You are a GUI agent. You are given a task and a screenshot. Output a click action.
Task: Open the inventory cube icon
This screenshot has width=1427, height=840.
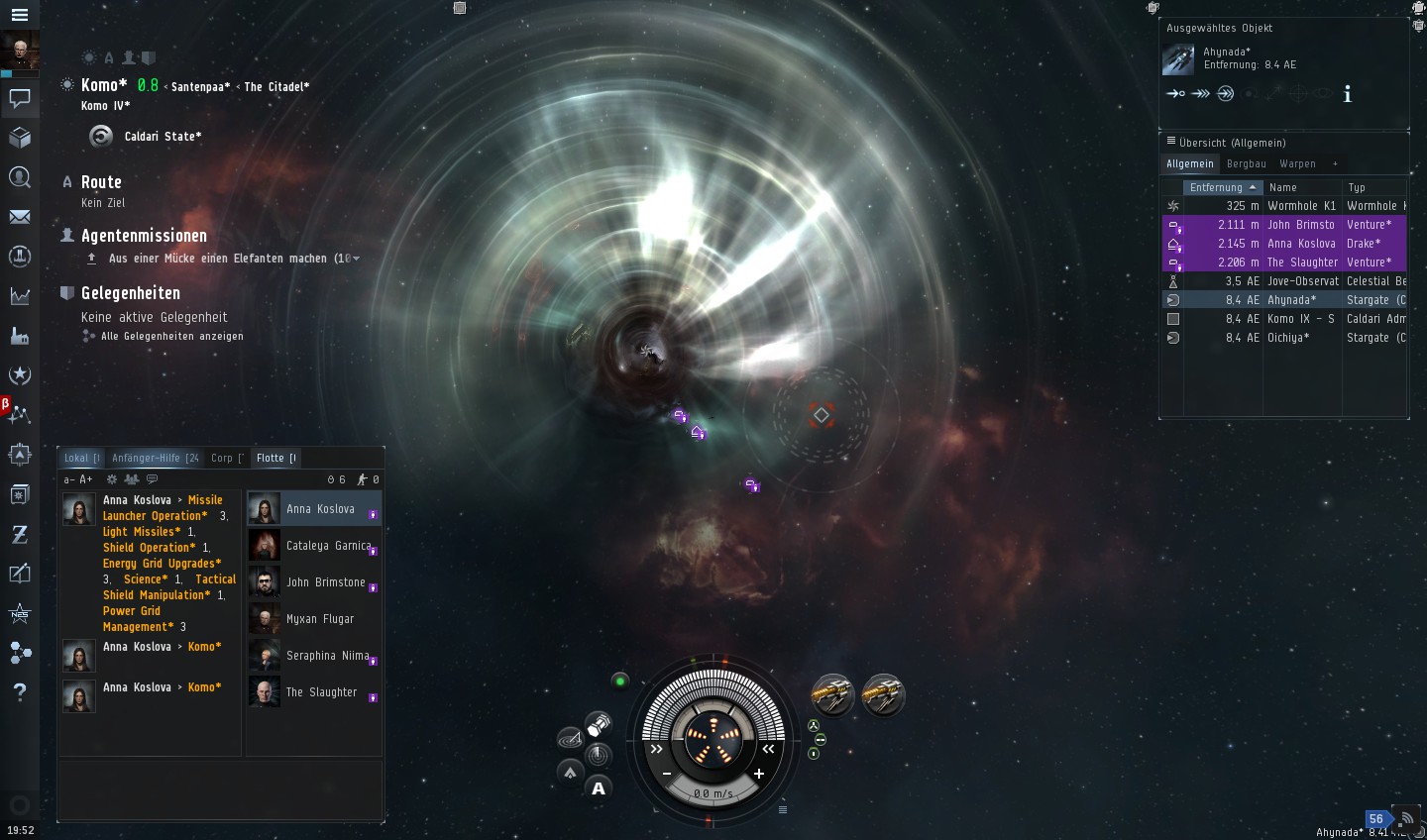coord(19,138)
